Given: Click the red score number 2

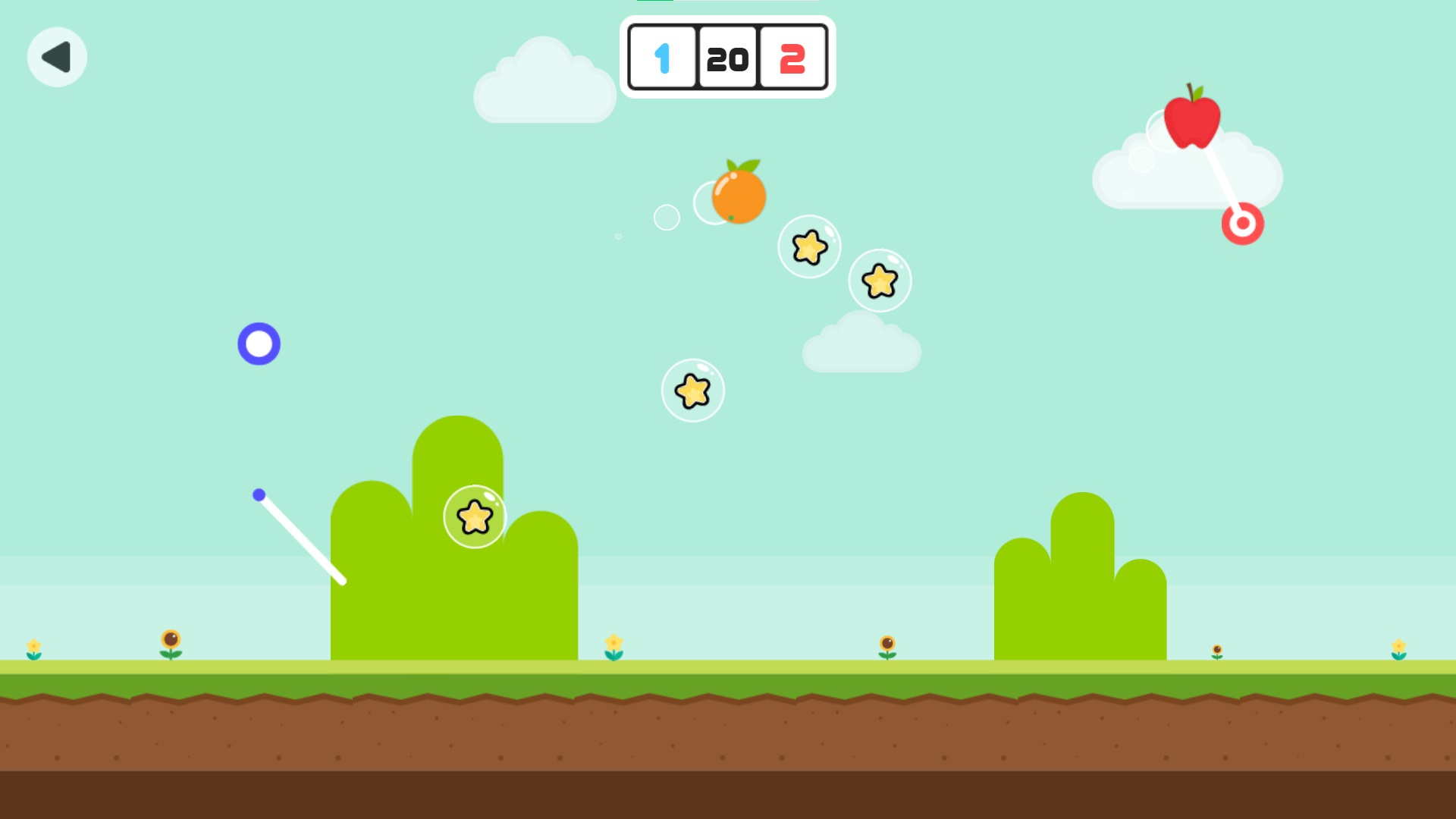Looking at the screenshot, I should (x=792, y=58).
